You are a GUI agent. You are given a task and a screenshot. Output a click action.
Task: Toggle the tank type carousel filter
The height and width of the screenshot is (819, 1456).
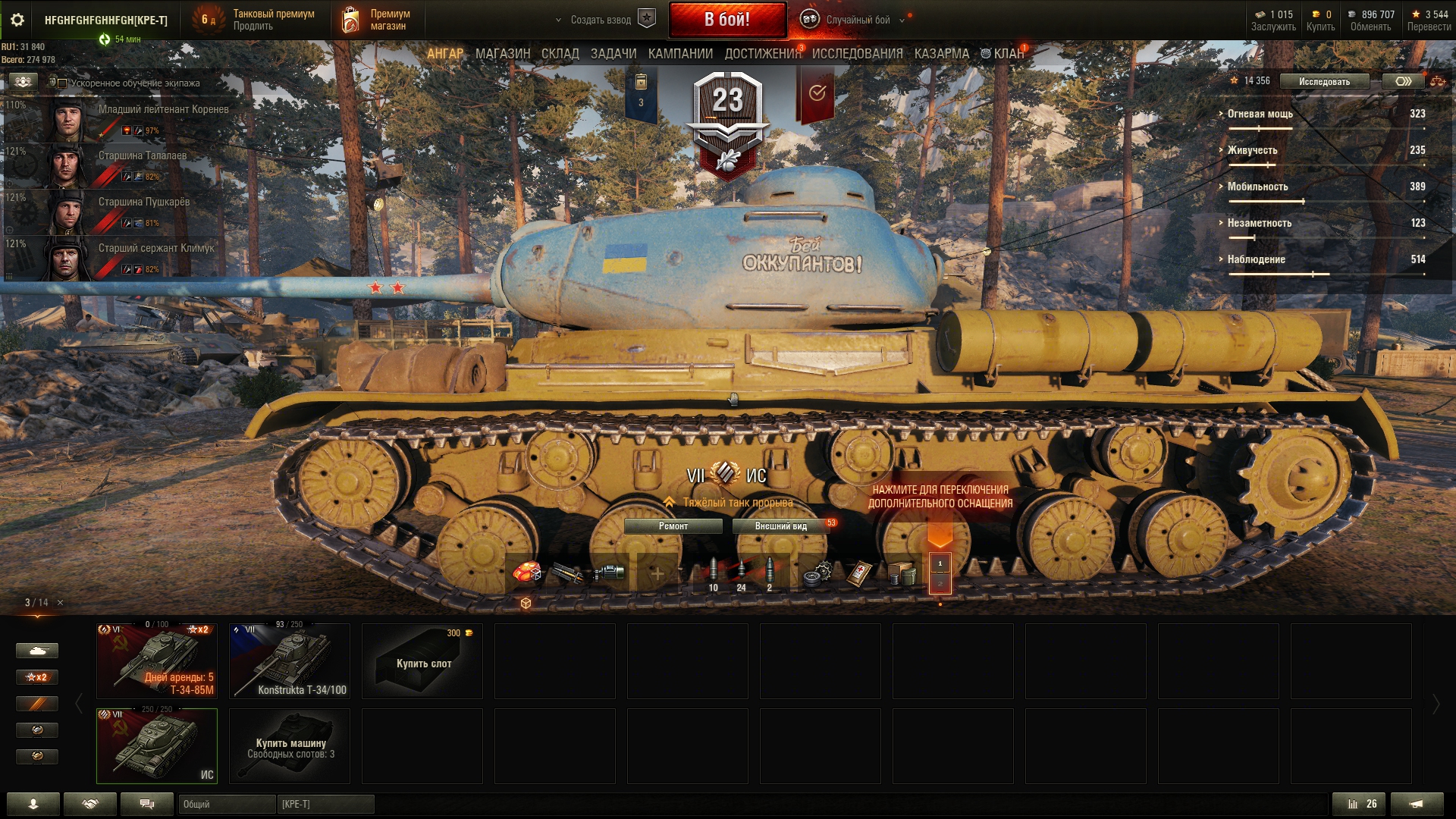pos(38,651)
